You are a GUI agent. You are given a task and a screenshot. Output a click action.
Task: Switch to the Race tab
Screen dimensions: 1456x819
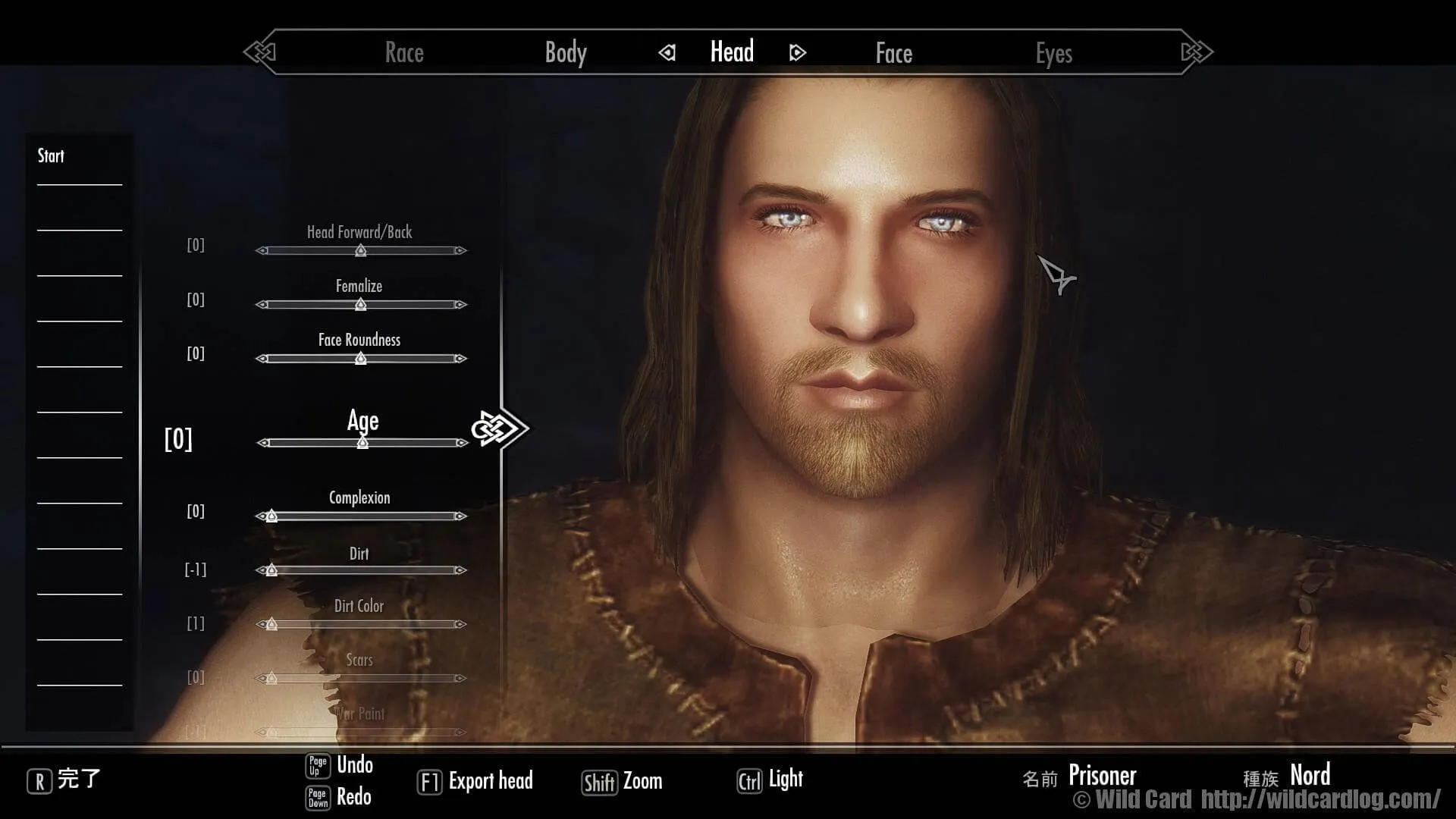pos(404,52)
